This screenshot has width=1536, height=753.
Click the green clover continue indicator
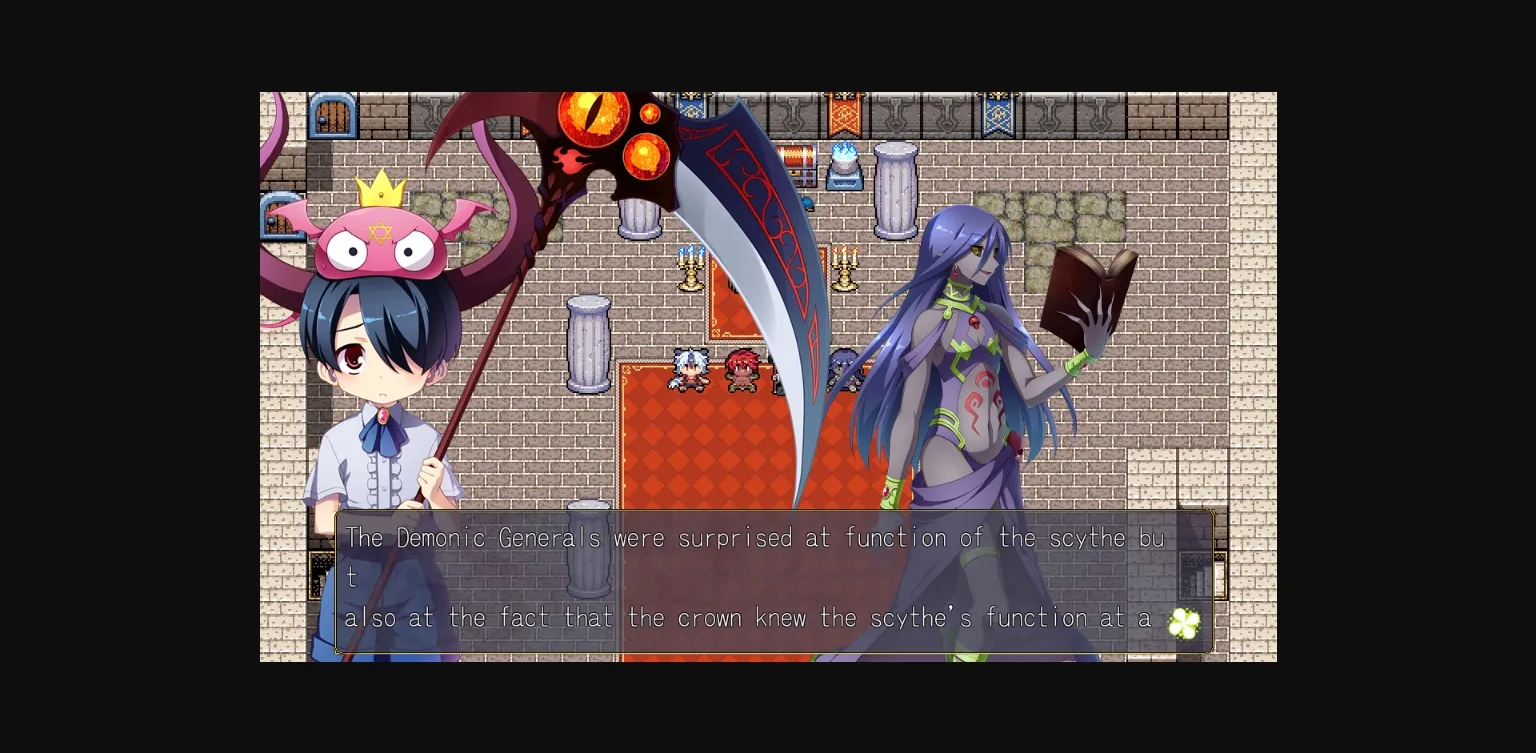click(1185, 623)
